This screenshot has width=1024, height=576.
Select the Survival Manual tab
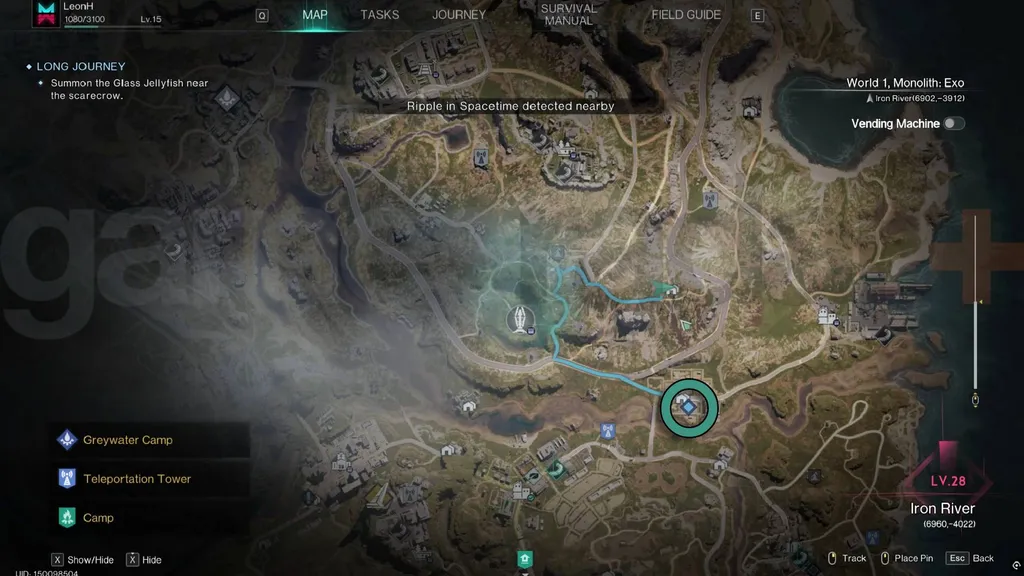[568, 15]
